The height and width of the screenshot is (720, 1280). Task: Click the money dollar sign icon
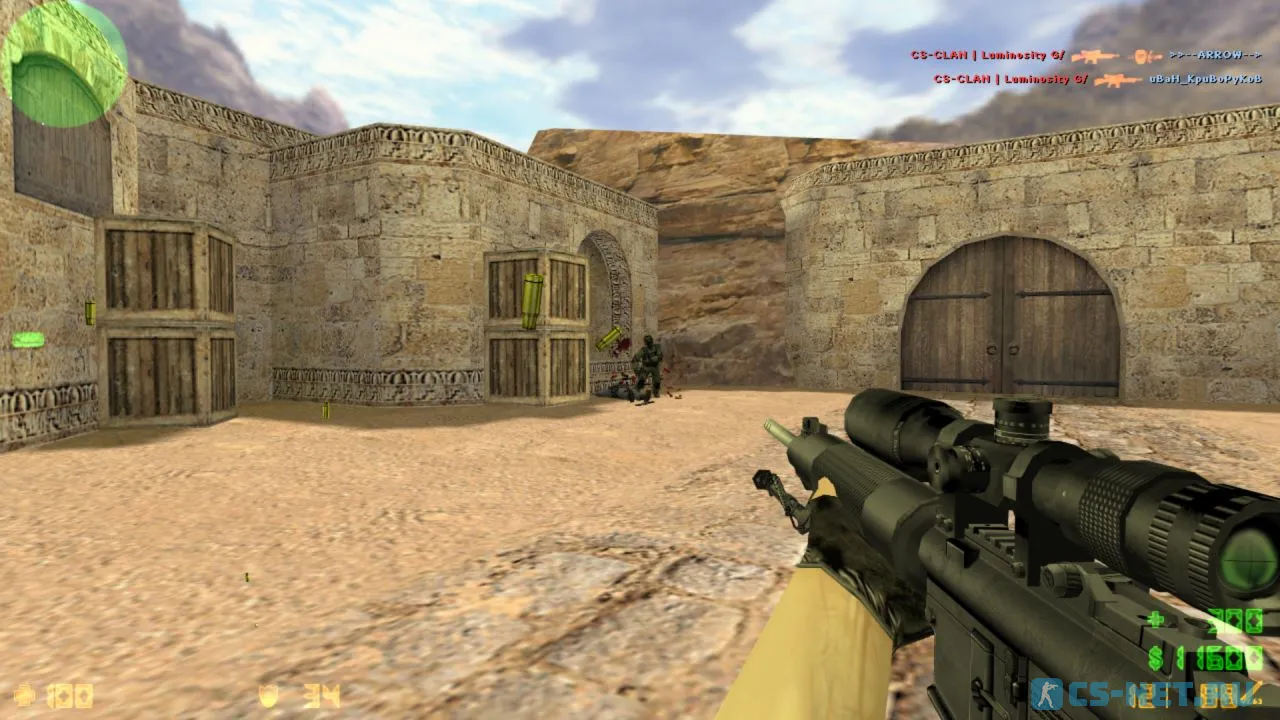coord(1153,659)
